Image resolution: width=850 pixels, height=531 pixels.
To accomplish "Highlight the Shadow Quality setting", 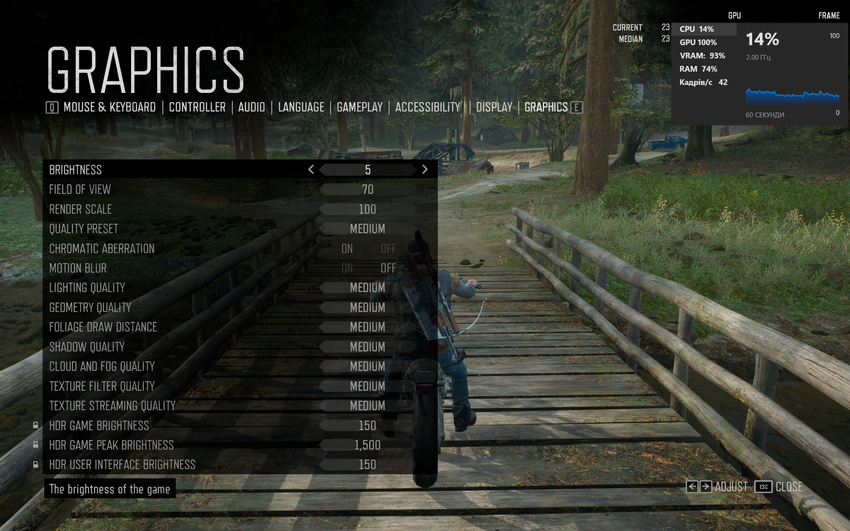I will coord(240,347).
